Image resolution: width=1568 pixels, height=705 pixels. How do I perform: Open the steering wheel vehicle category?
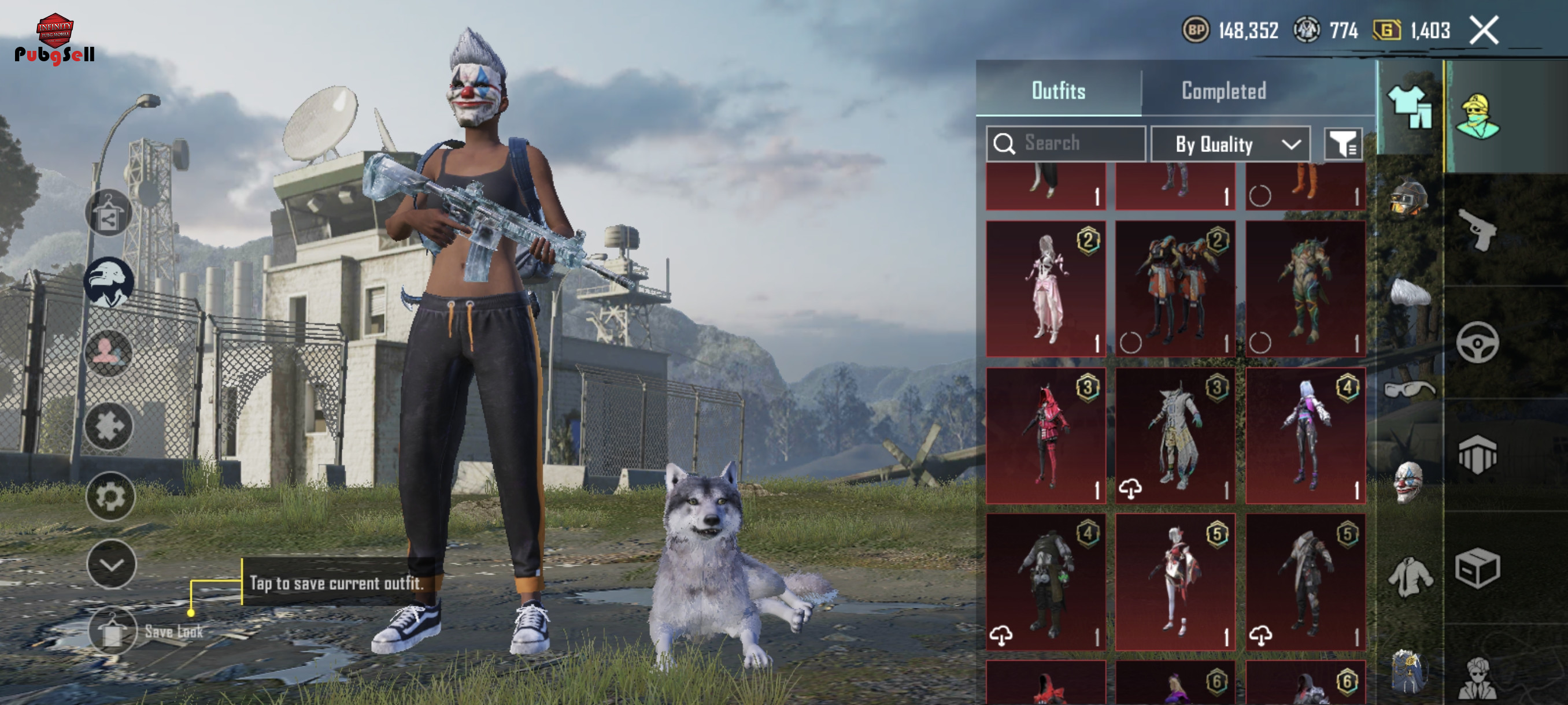pyautogui.click(x=1477, y=343)
